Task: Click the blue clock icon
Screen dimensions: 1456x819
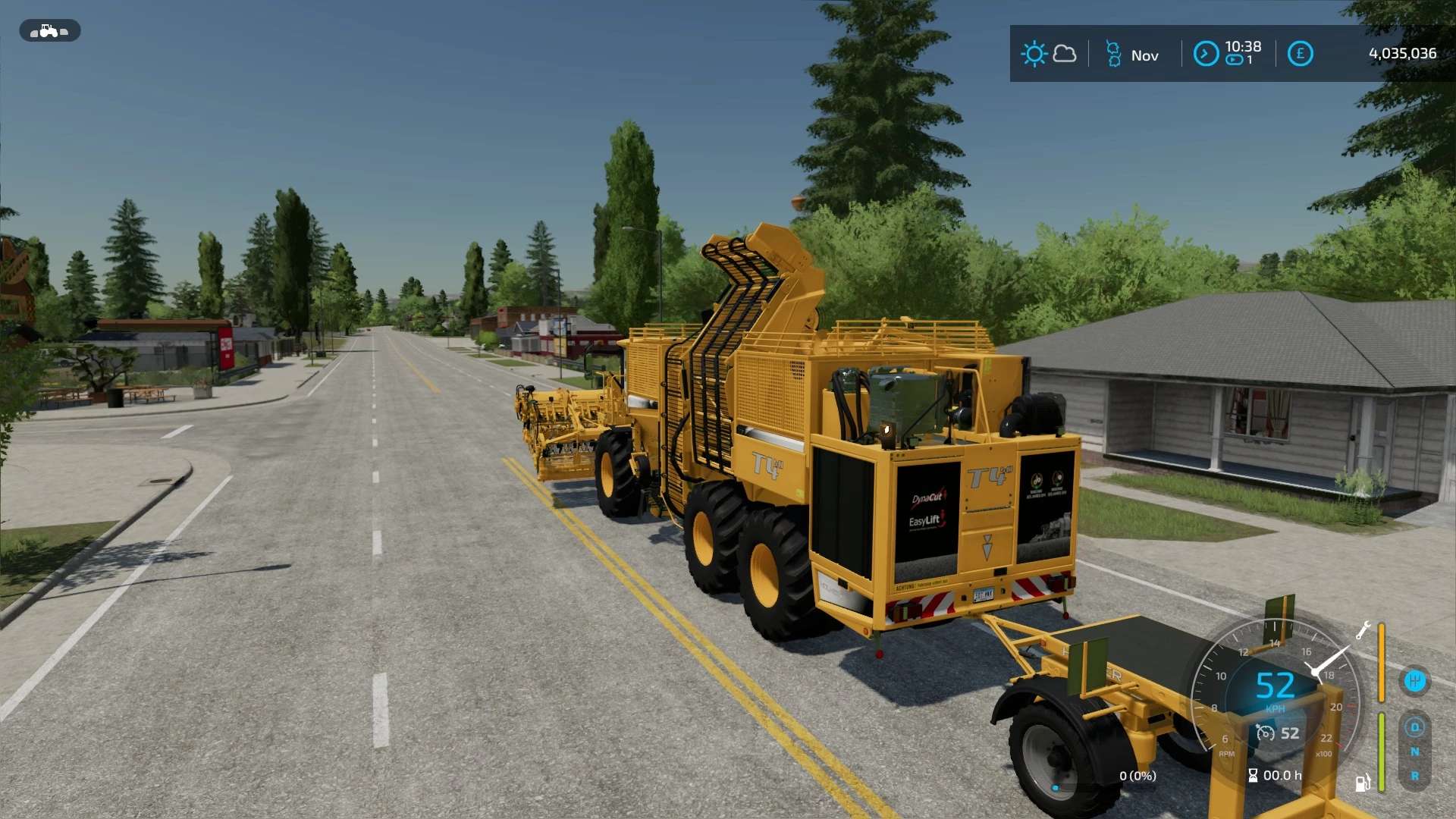Action: point(1206,54)
